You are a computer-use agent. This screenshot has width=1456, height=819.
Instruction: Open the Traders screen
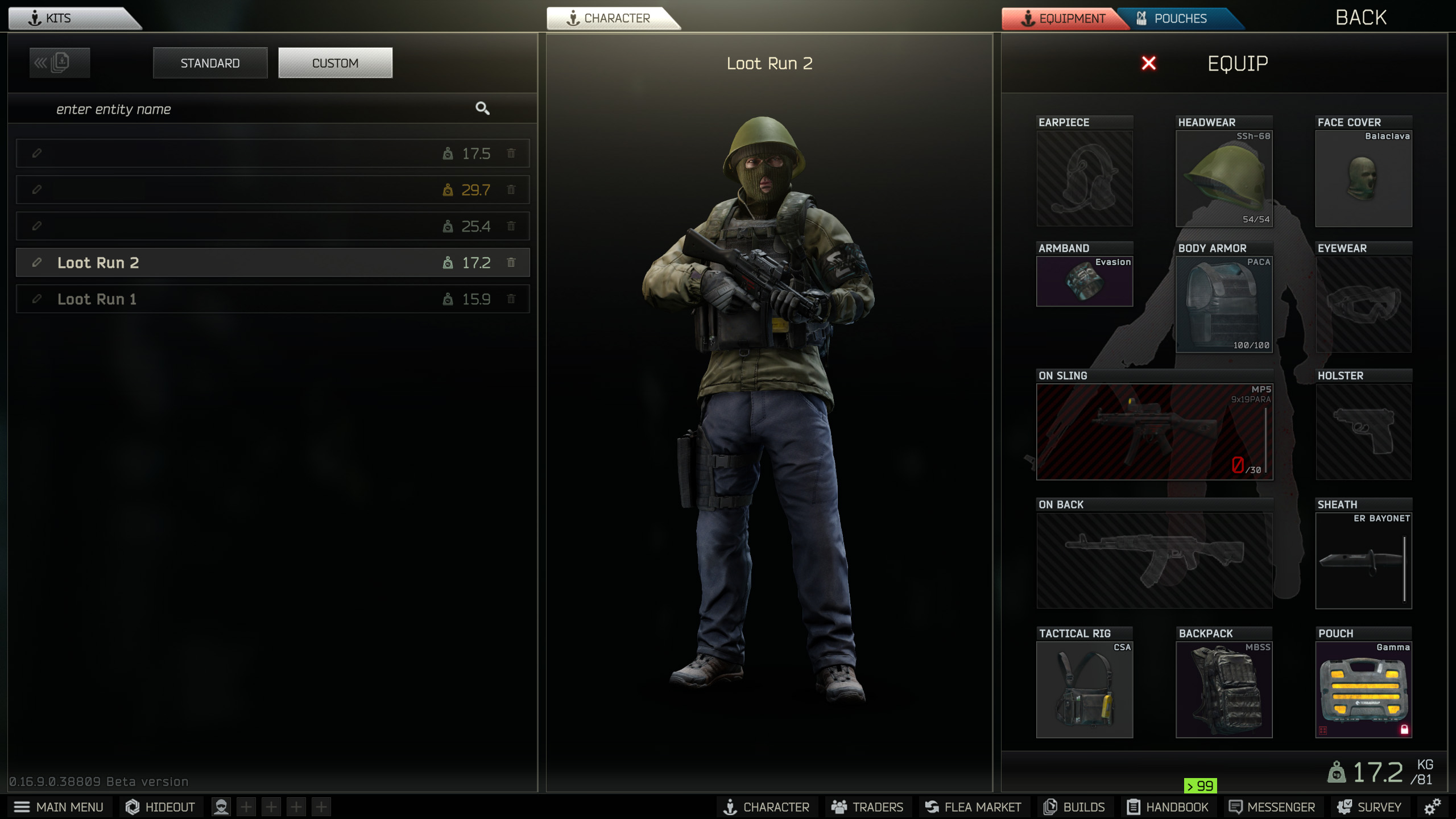867,807
